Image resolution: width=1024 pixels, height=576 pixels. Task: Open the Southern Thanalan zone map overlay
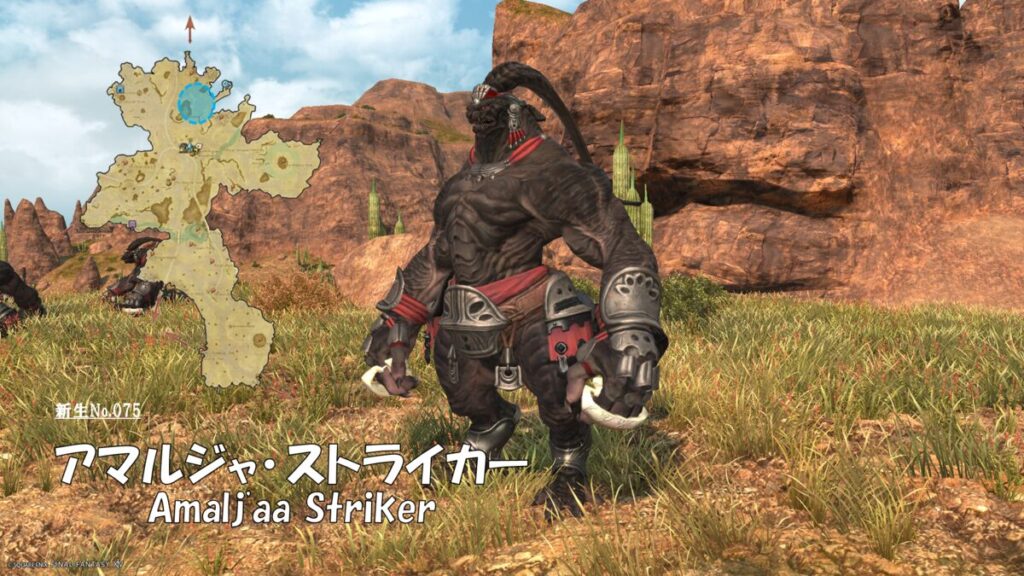click(190, 230)
